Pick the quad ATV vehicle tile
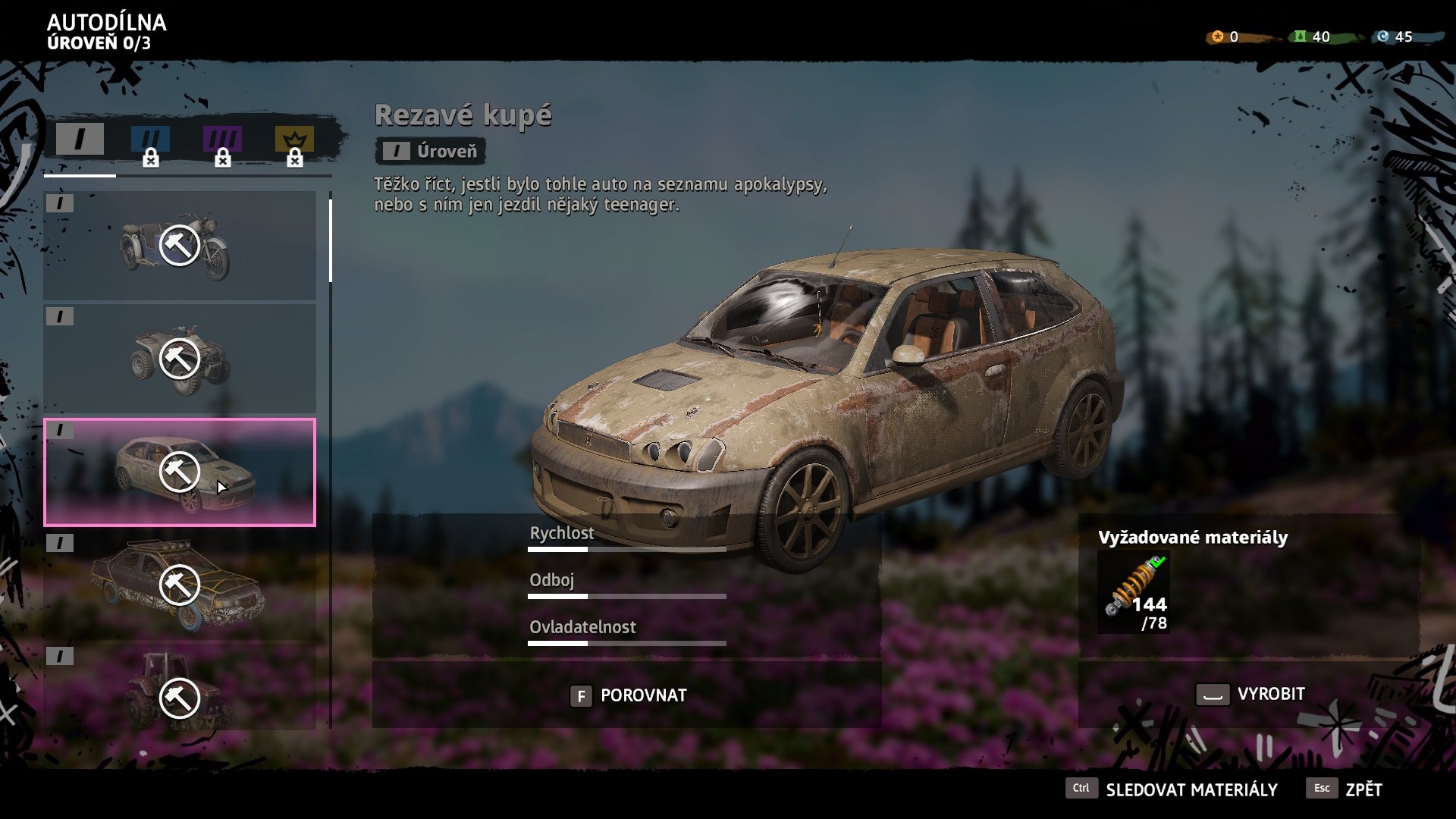Image resolution: width=1456 pixels, height=819 pixels. coord(180,359)
